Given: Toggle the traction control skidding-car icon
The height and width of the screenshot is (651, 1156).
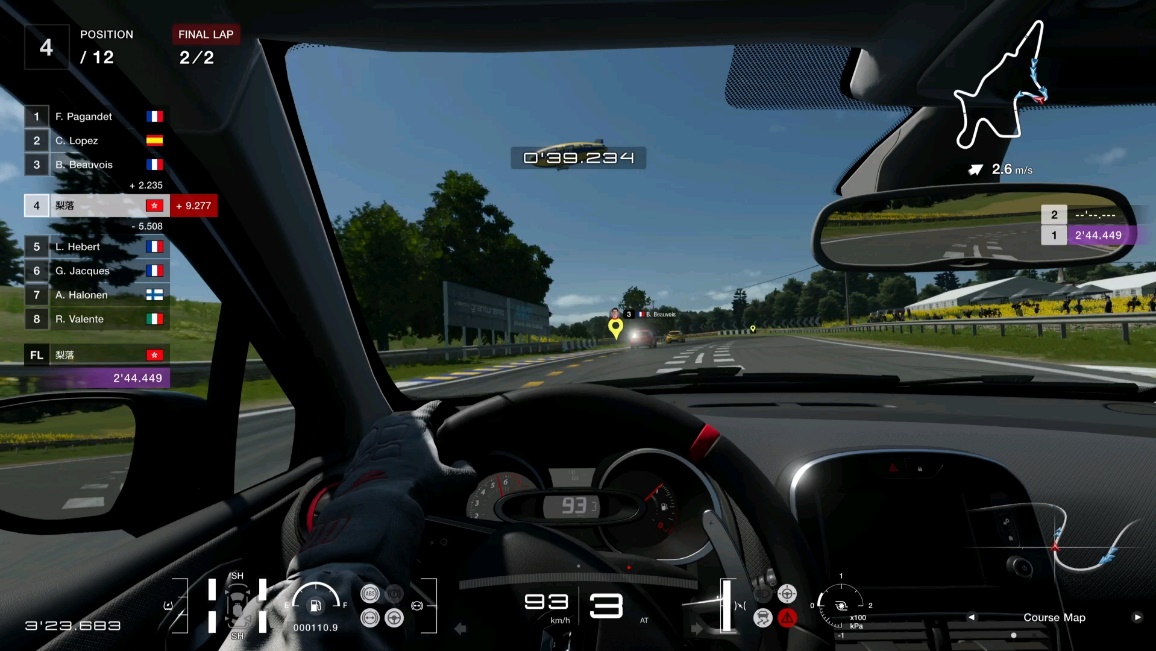Looking at the screenshot, I should (763, 617).
